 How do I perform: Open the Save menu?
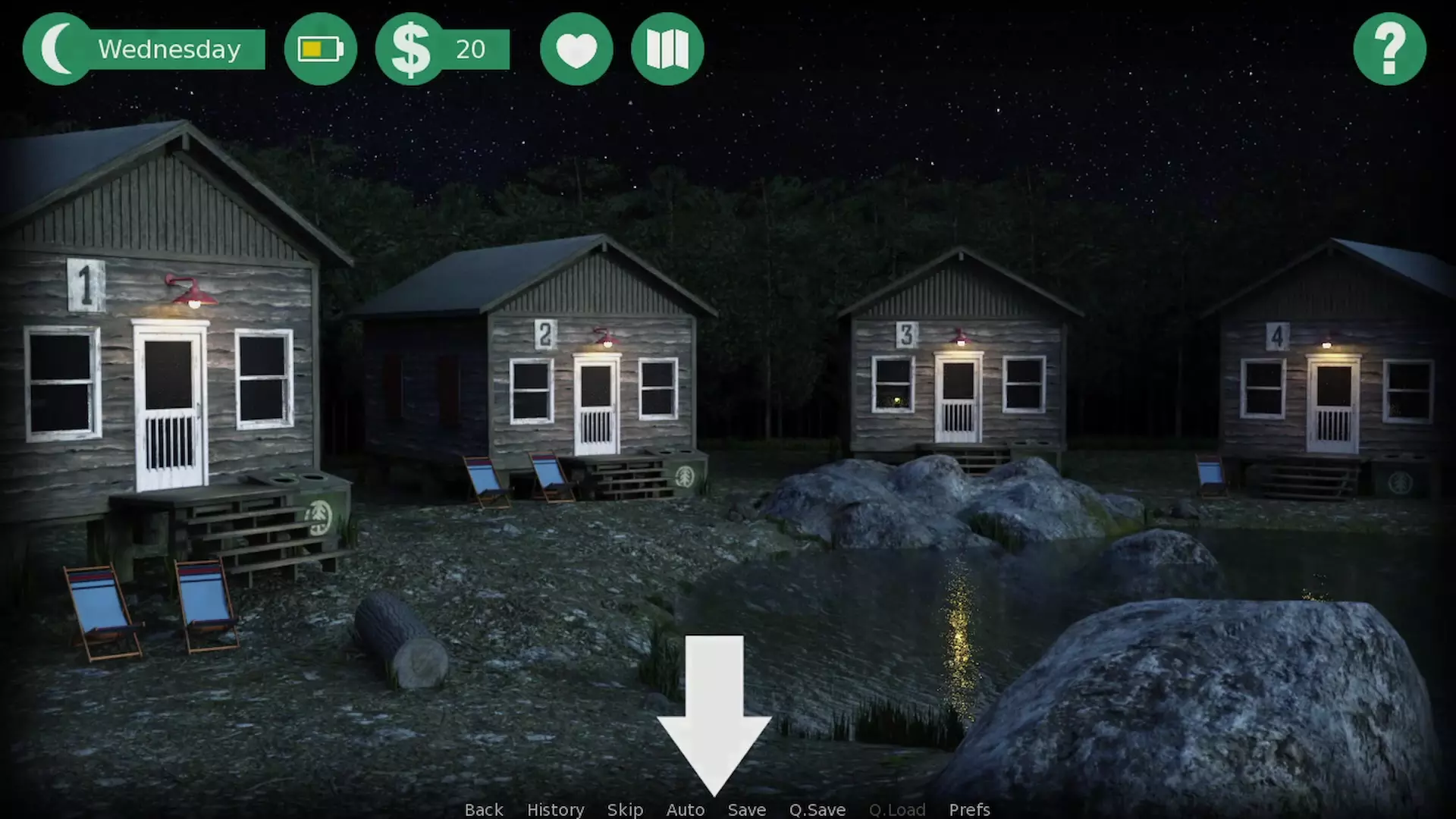pos(747,809)
